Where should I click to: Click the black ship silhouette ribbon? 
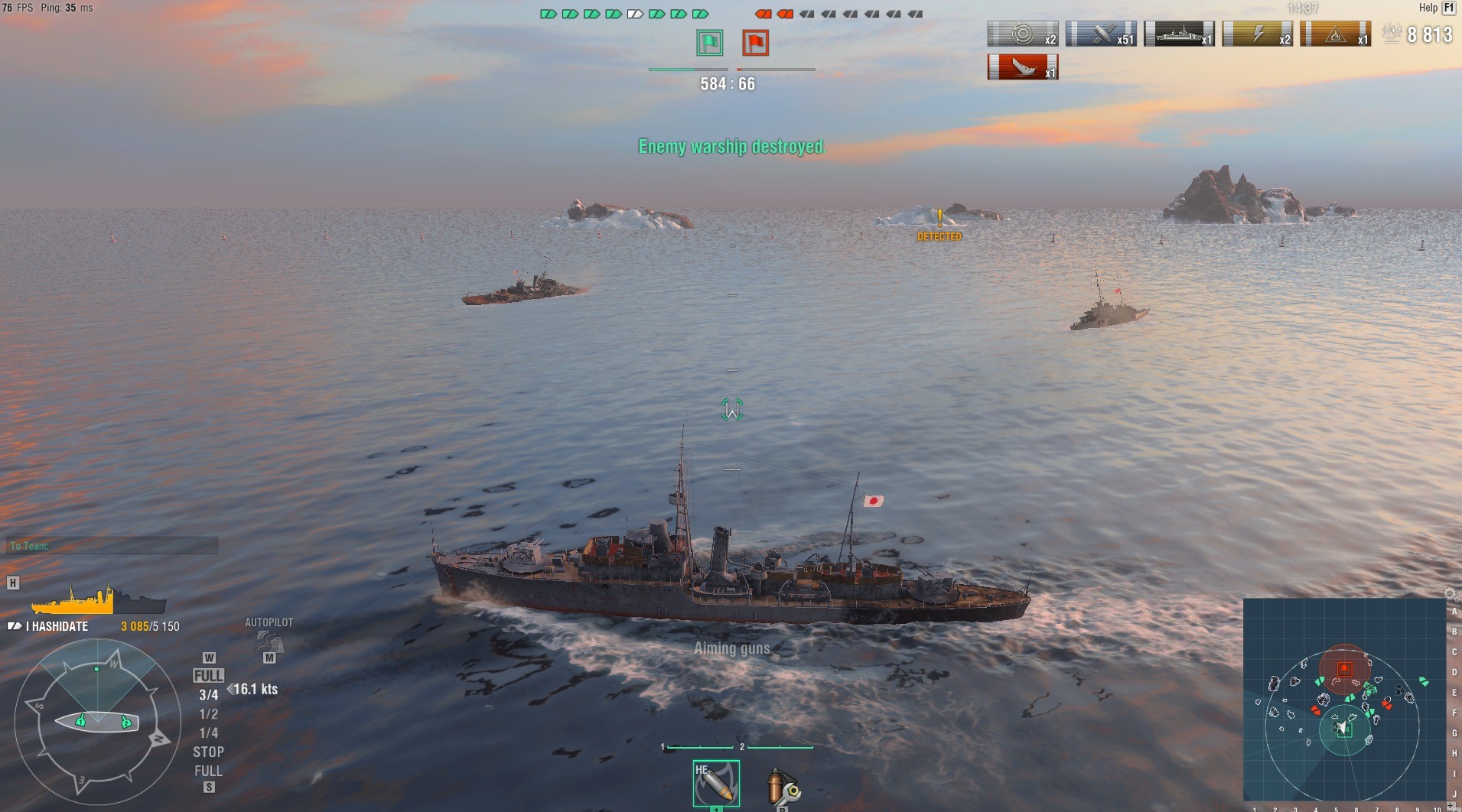1179,34
